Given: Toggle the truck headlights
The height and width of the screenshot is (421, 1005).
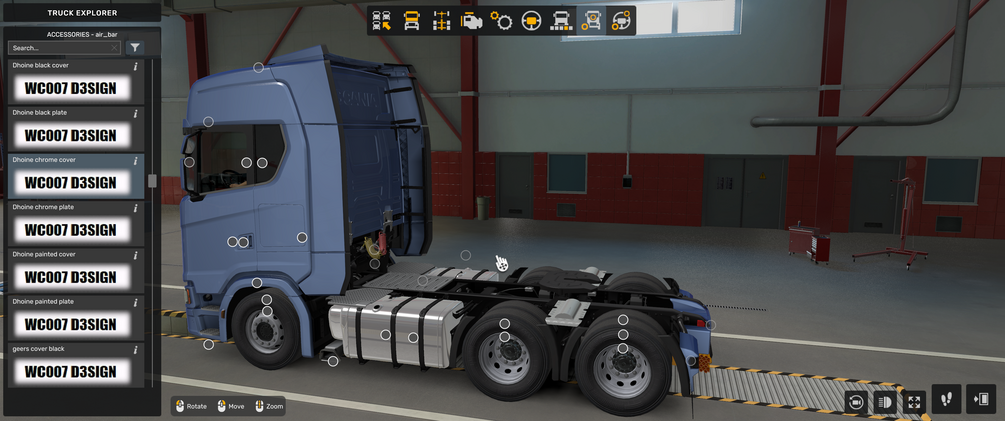Looking at the screenshot, I should tap(885, 401).
